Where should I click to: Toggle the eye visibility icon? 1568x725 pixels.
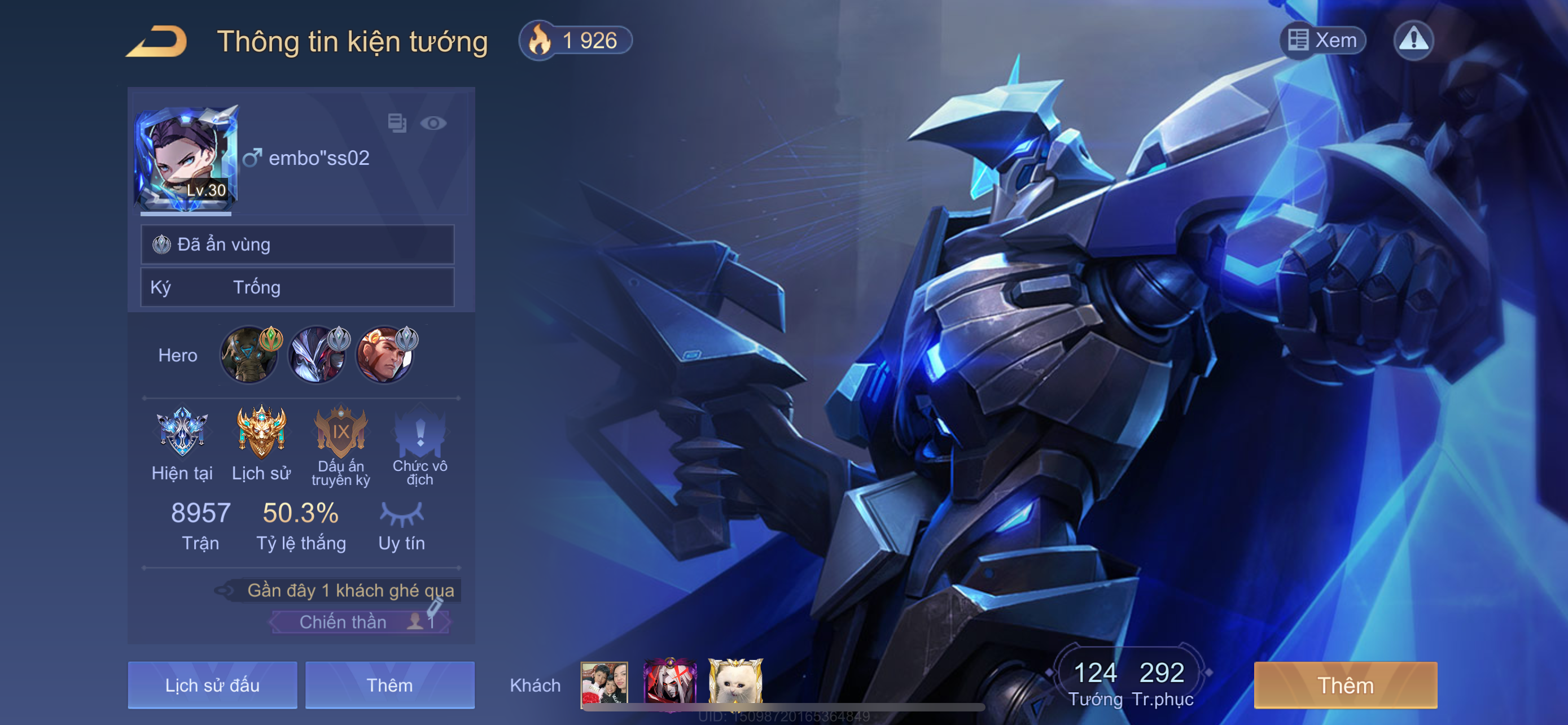[433, 124]
